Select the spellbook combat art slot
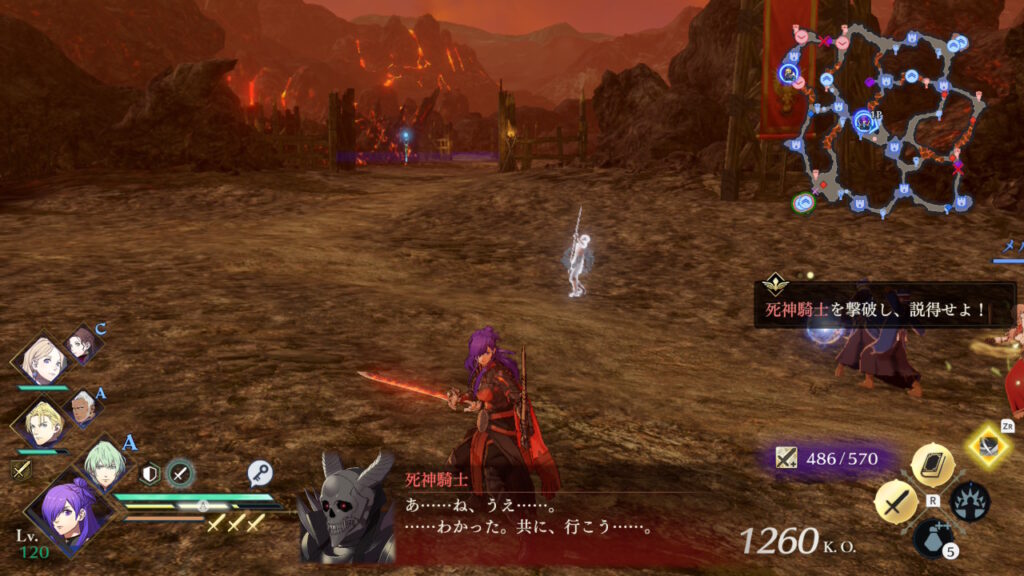This screenshot has width=1024, height=576. point(932,465)
